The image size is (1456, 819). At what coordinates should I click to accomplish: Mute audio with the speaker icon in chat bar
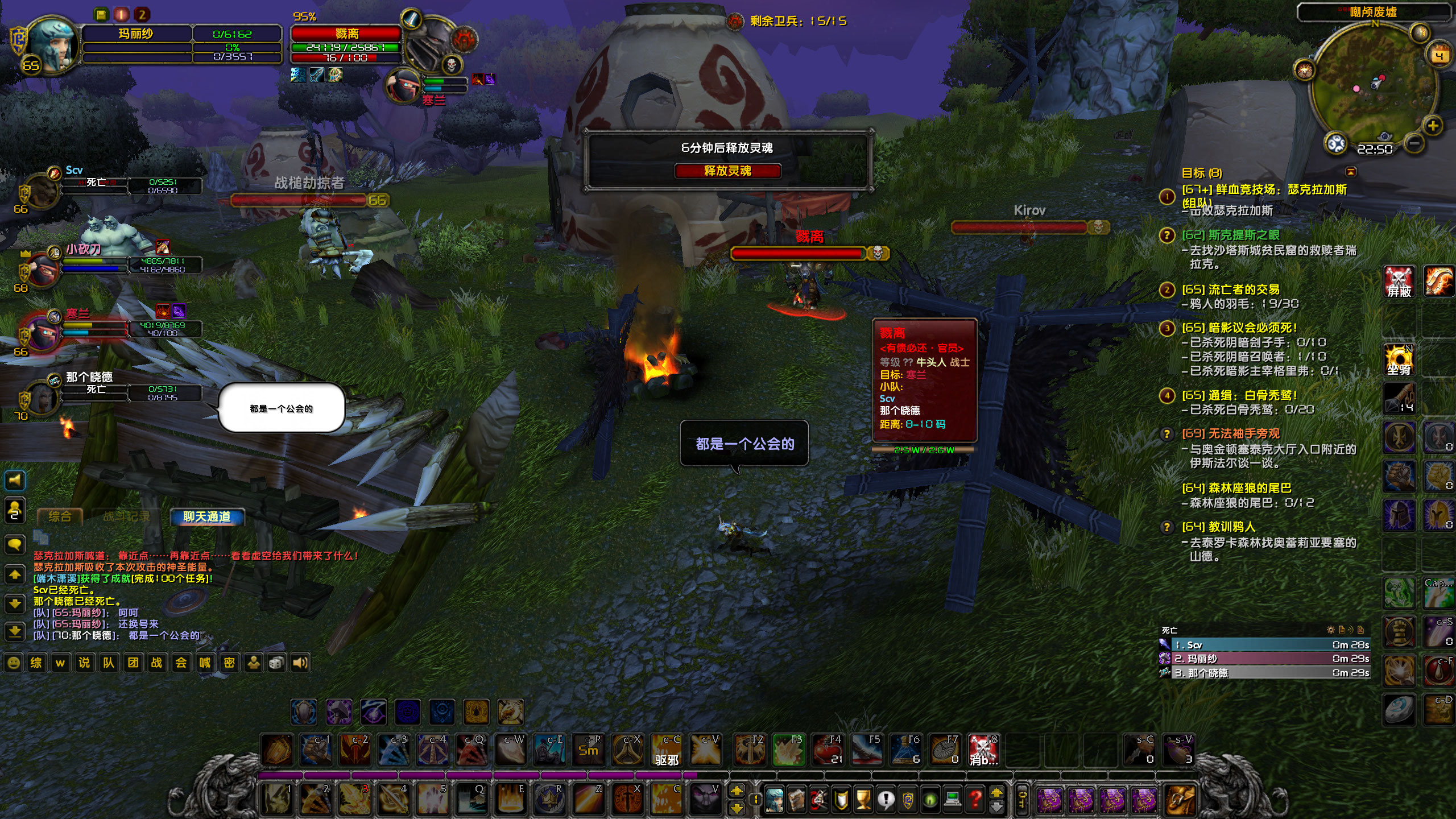[x=300, y=663]
